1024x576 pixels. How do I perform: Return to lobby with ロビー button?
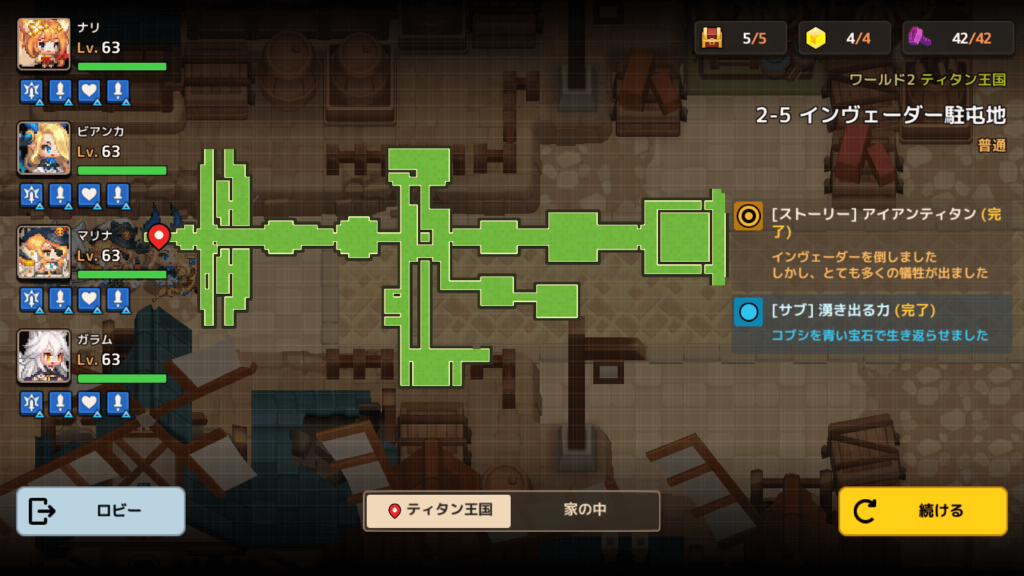point(101,511)
